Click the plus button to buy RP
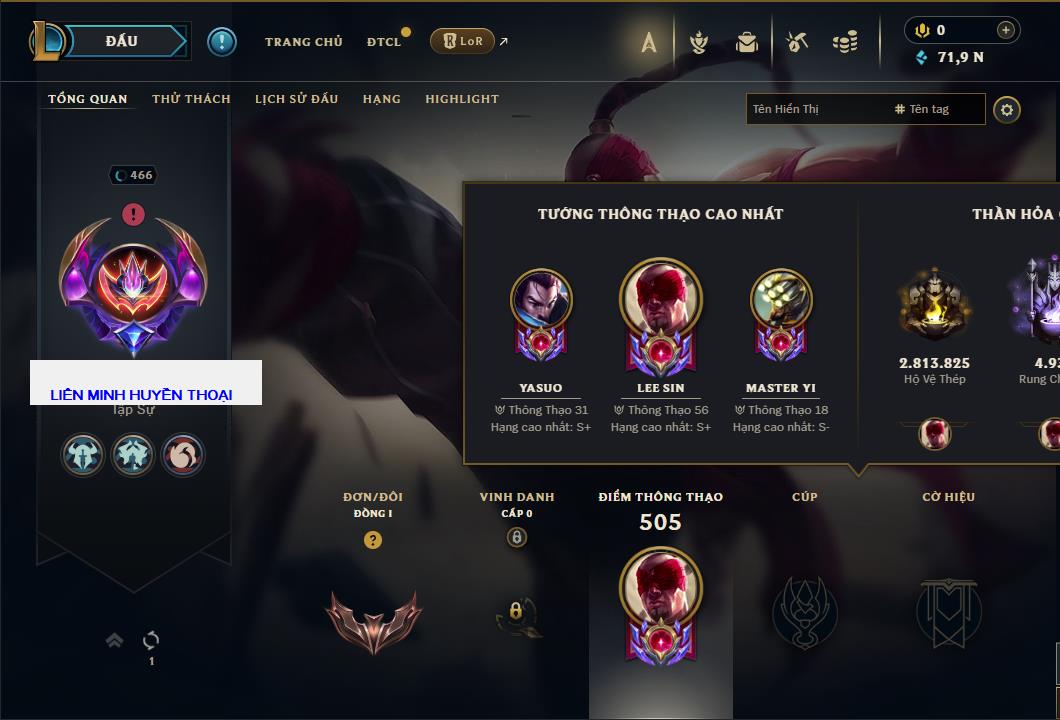The width and height of the screenshot is (1060, 720). coord(1006,30)
